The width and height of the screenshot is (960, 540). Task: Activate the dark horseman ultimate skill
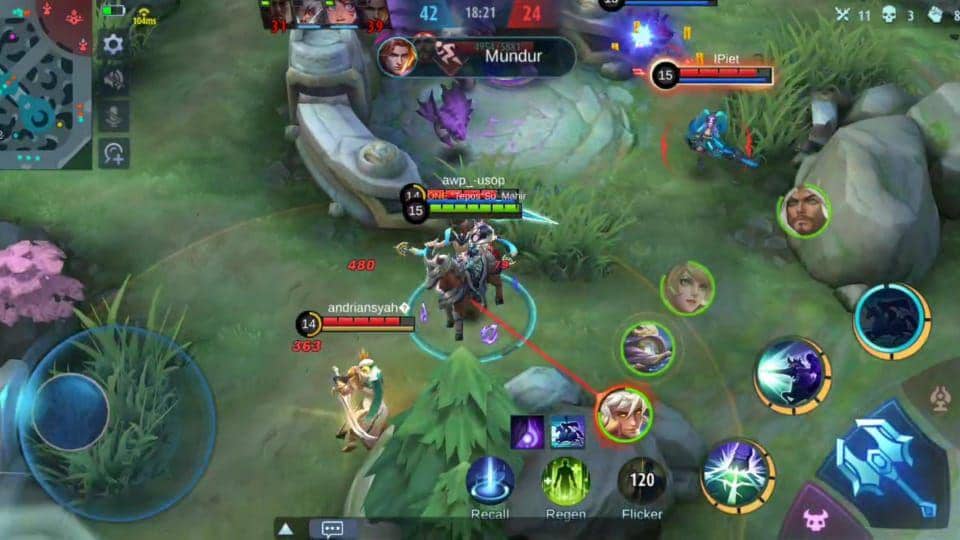[x=891, y=321]
